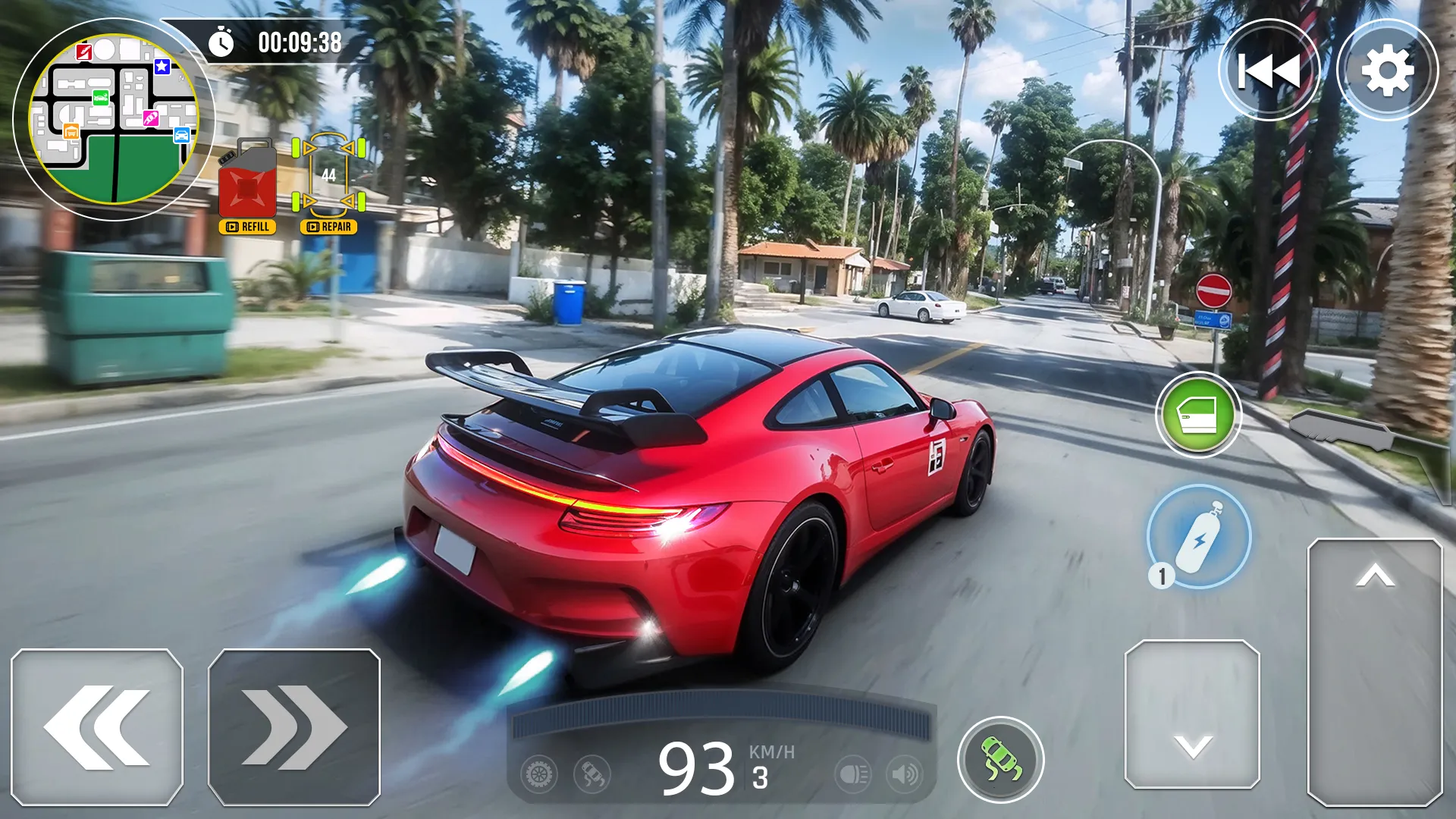The width and height of the screenshot is (1456, 819).
Task: Toggle the headlights icon
Action: 853,775
